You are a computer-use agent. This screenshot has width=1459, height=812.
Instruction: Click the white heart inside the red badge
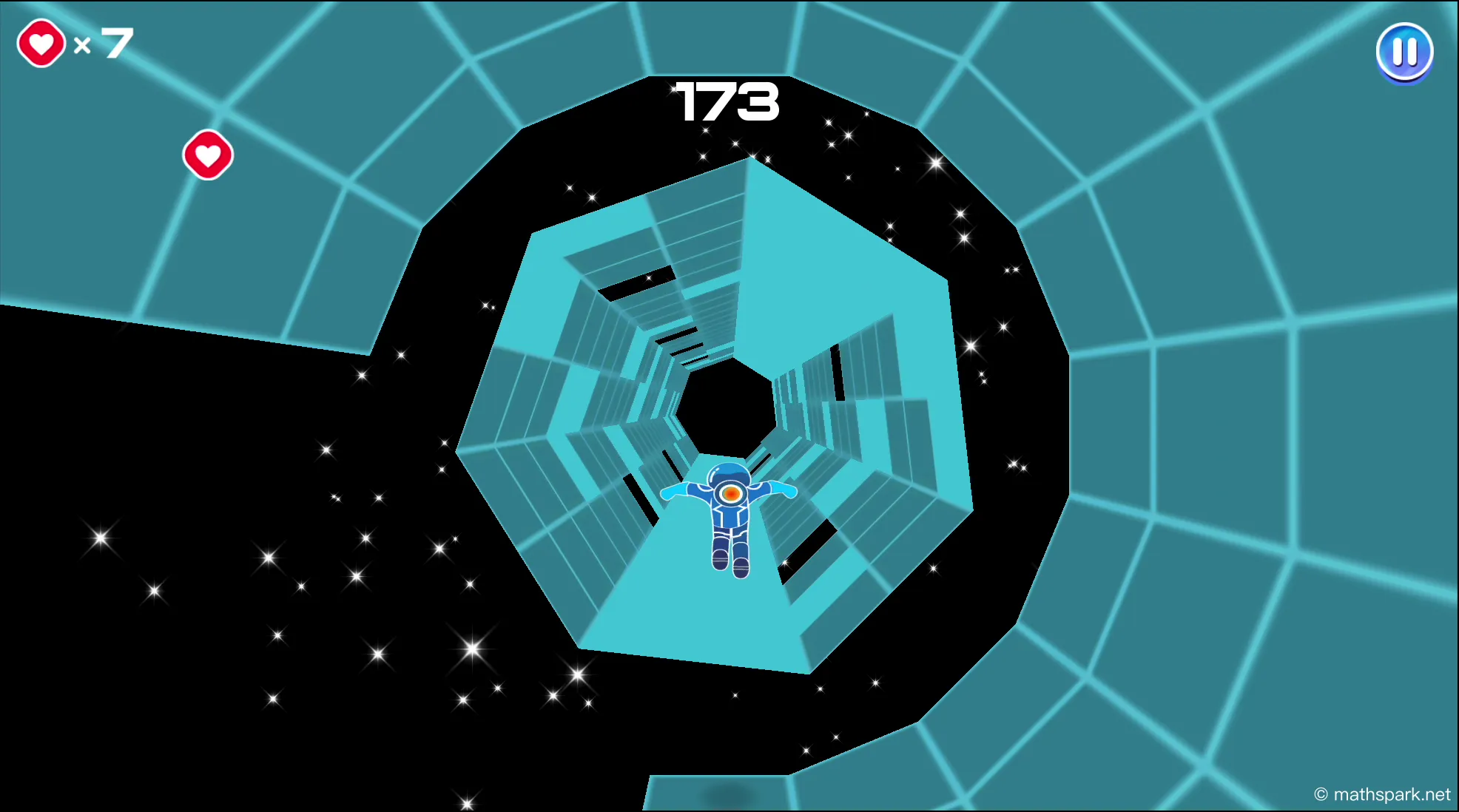40,43
